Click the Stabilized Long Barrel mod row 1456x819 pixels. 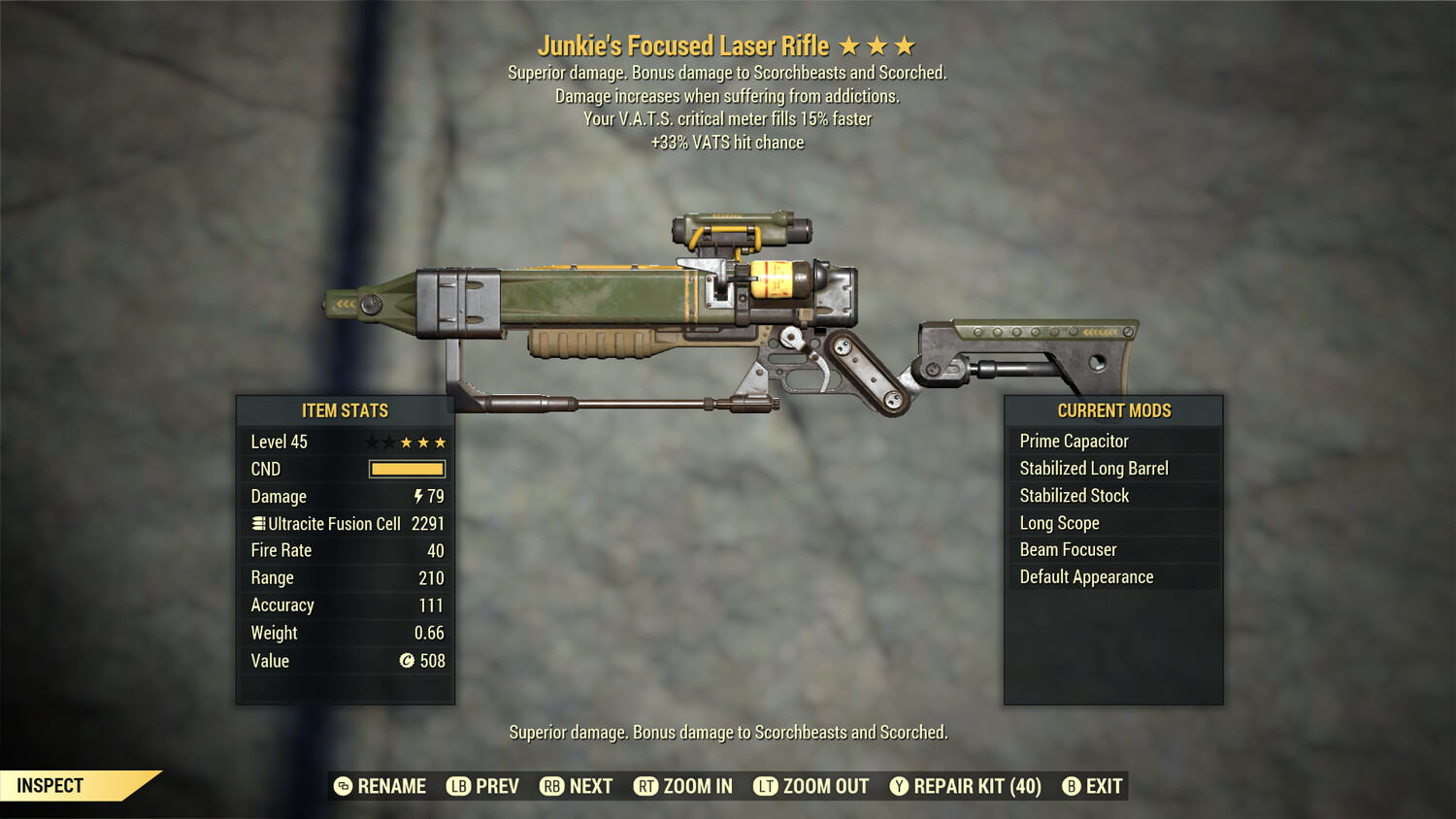(x=1094, y=468)
